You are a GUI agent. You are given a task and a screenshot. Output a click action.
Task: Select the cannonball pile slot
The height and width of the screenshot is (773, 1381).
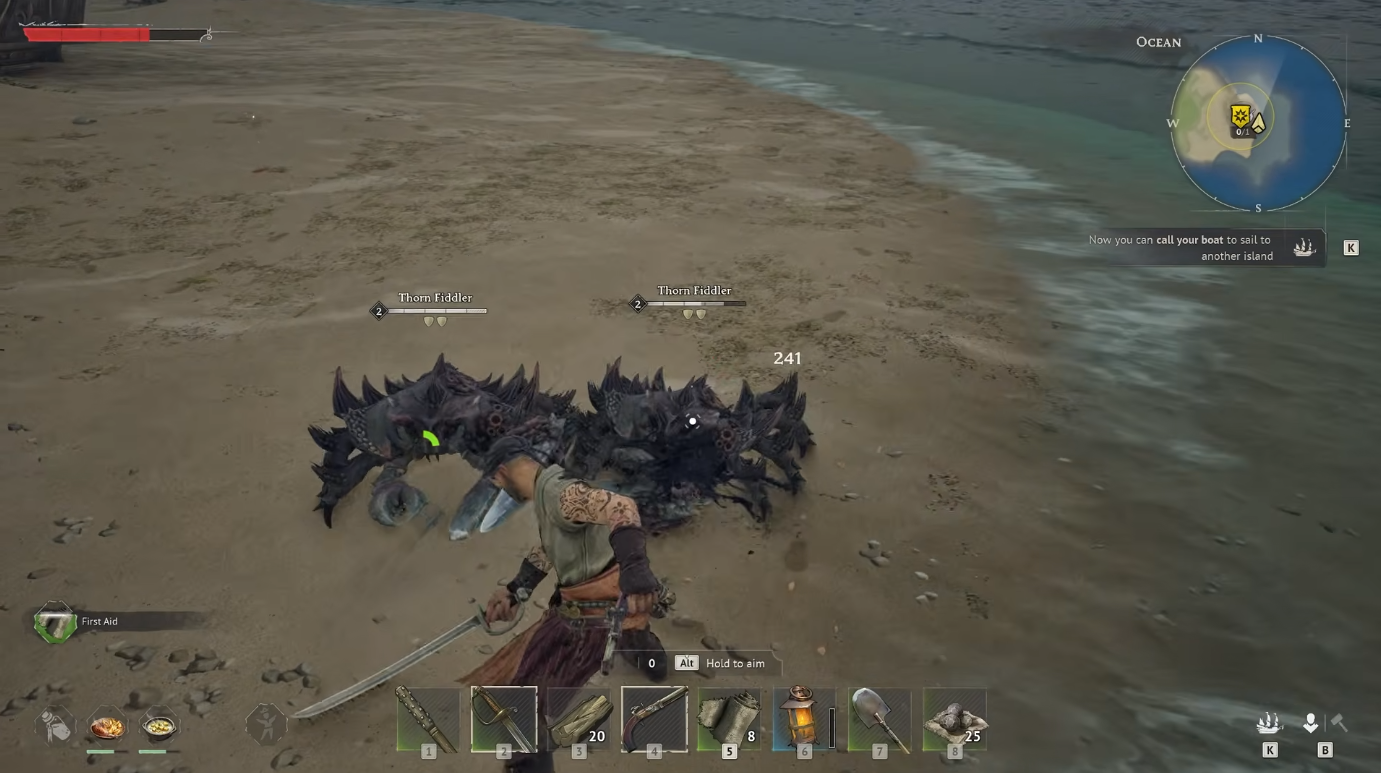tap(954, 718)
